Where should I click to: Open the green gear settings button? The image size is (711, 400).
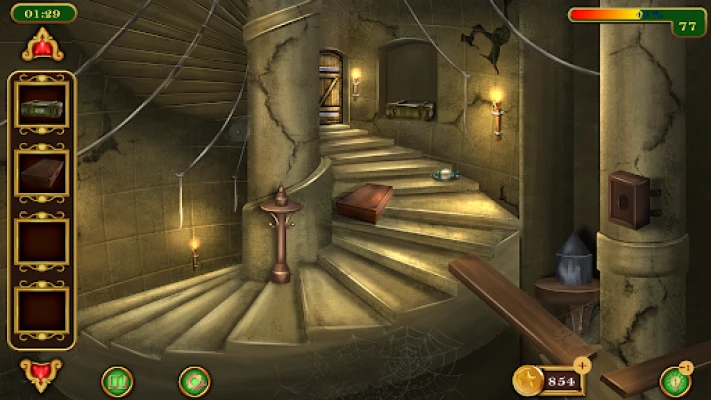(193, 381)
